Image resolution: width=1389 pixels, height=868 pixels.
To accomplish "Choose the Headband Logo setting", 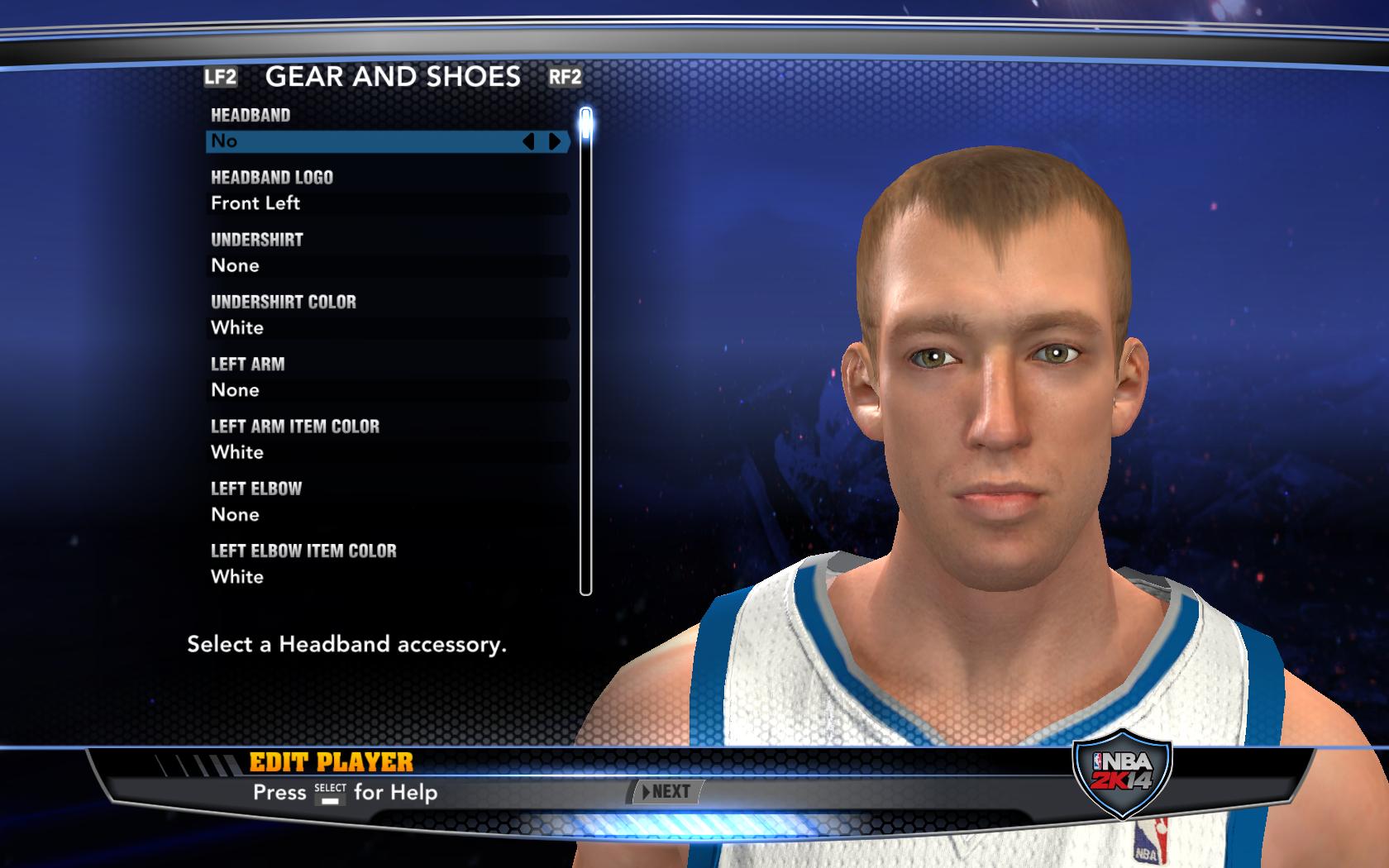I will coord(387,203).
